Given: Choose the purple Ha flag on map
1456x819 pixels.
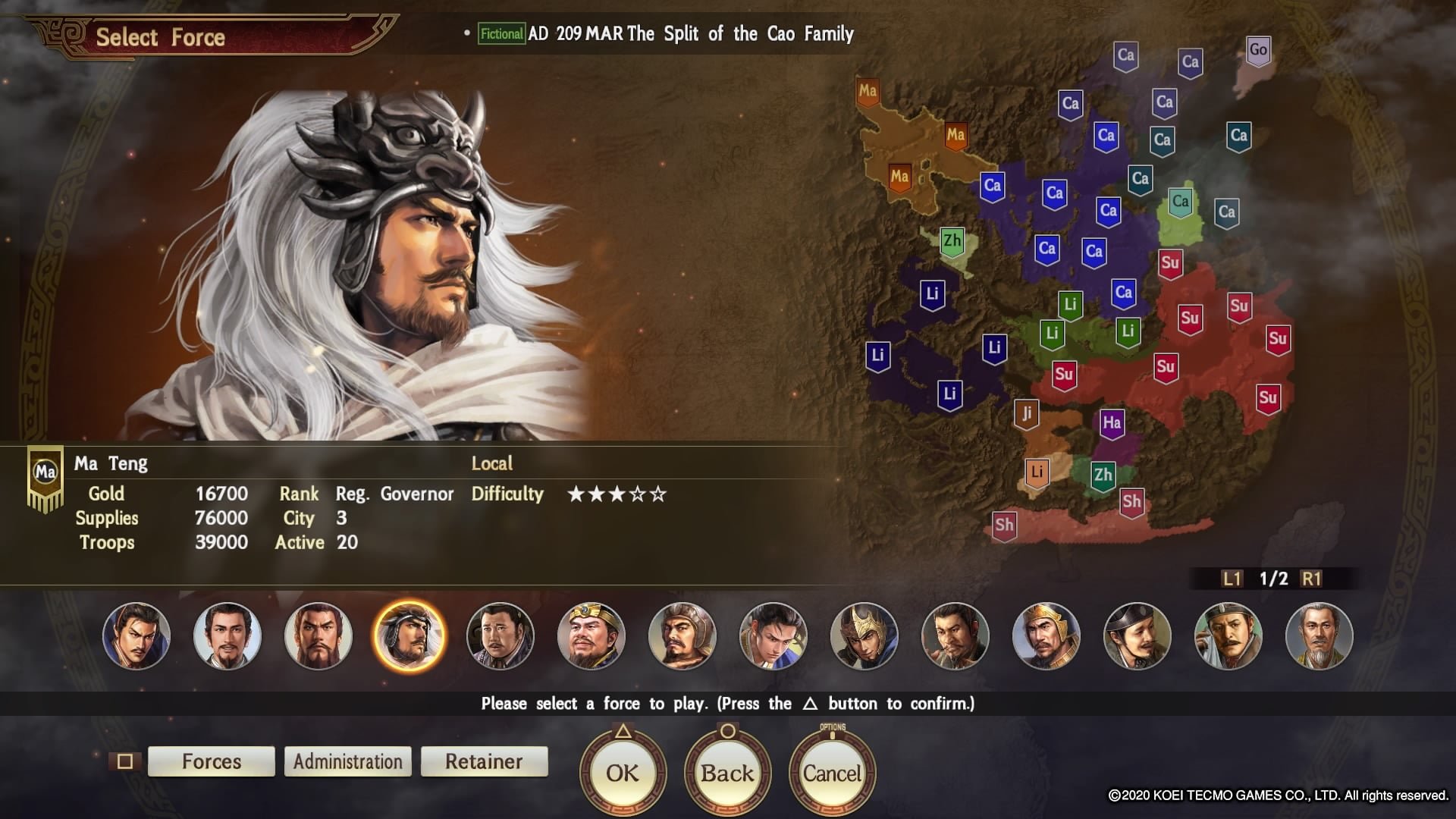Looking at the screenshot, I should tap(1112, 424).
